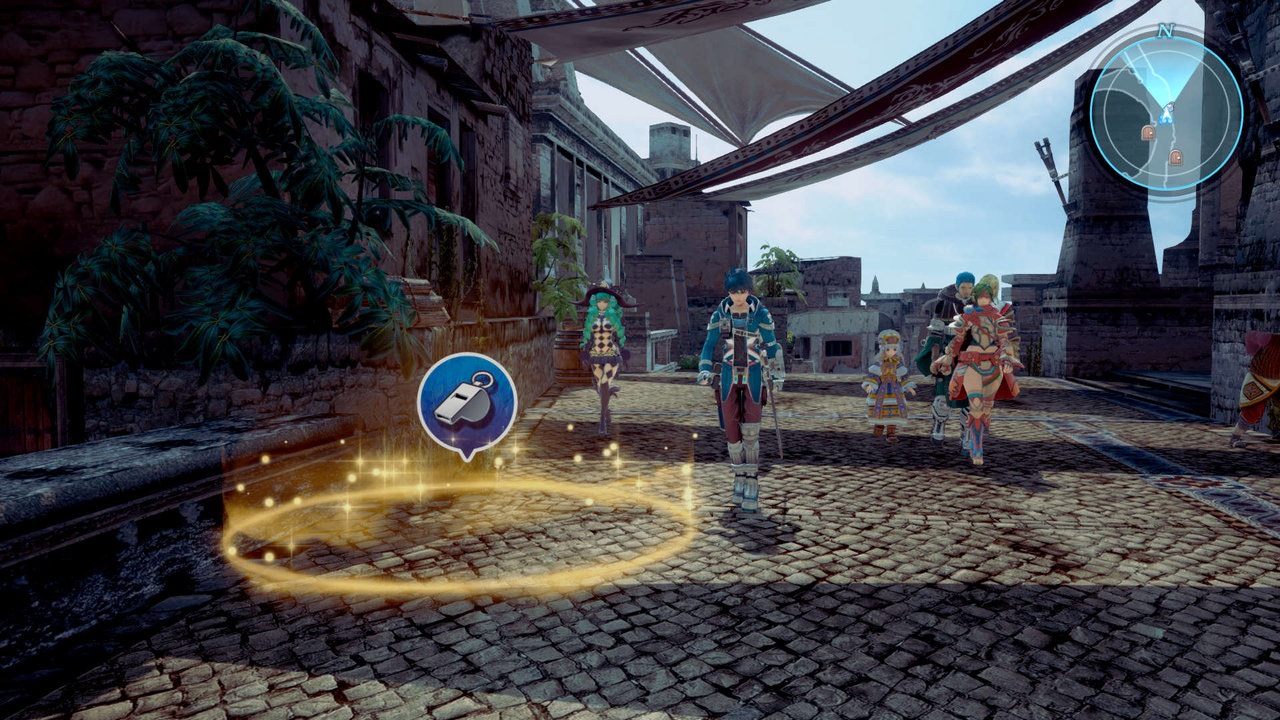Select the whistle icon speech bubble
Viewport: 1280px width, 720px height.
pyautogui.click(x=466, y=401)
